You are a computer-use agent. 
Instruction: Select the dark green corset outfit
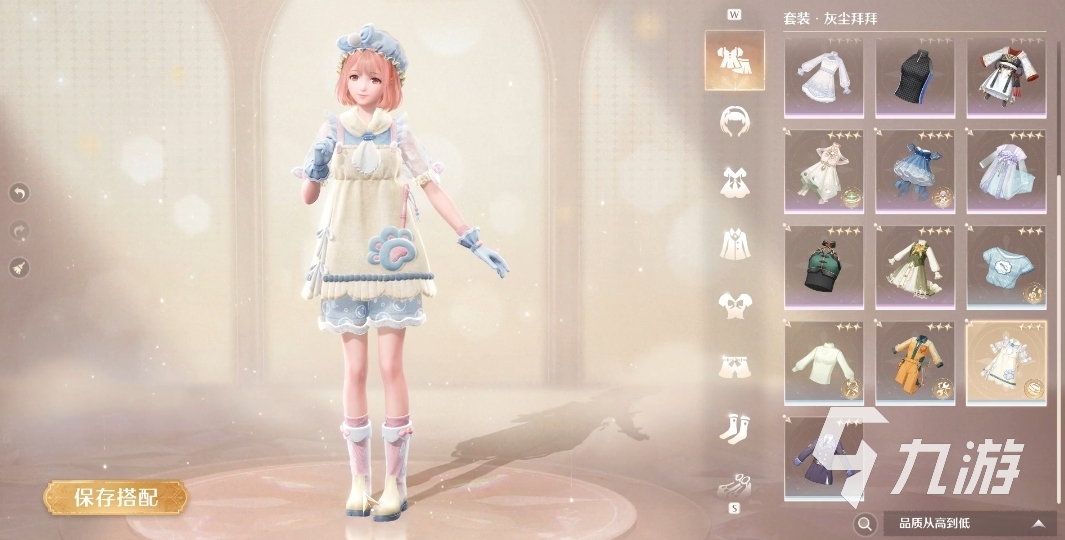pos(825,266)
